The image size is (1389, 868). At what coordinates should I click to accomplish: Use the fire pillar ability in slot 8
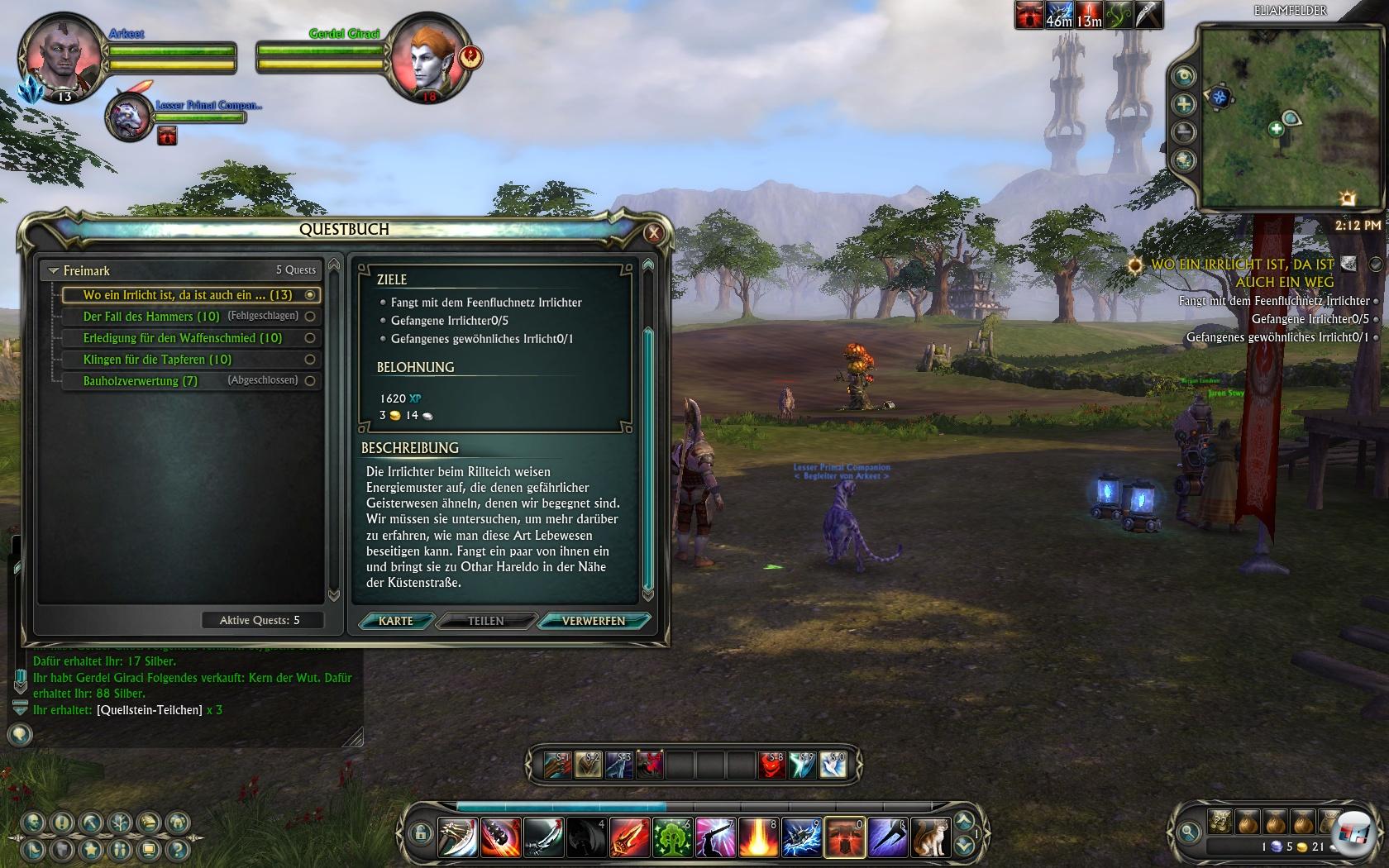758,837
